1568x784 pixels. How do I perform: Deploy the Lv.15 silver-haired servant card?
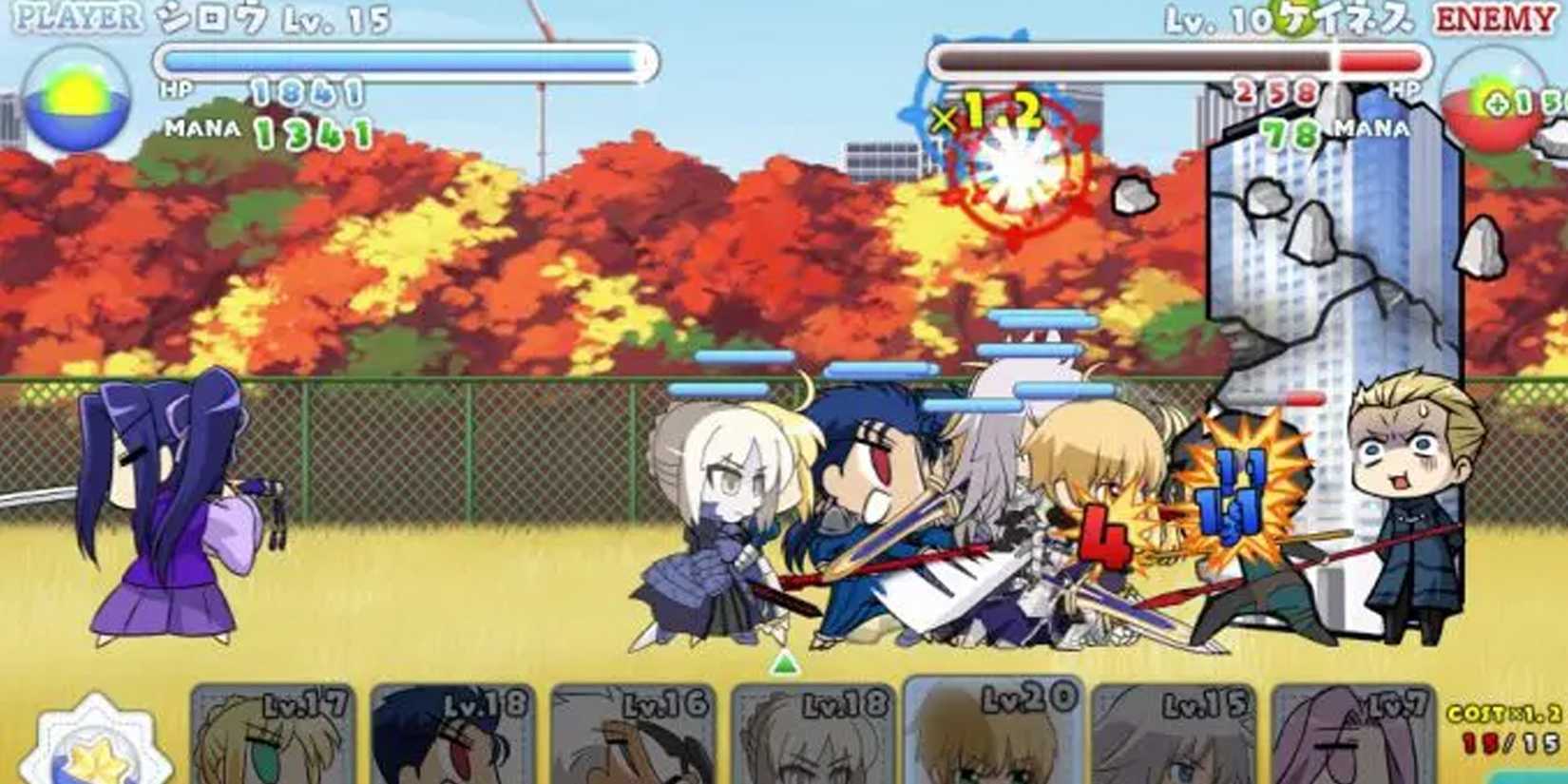pos(1174,736)
